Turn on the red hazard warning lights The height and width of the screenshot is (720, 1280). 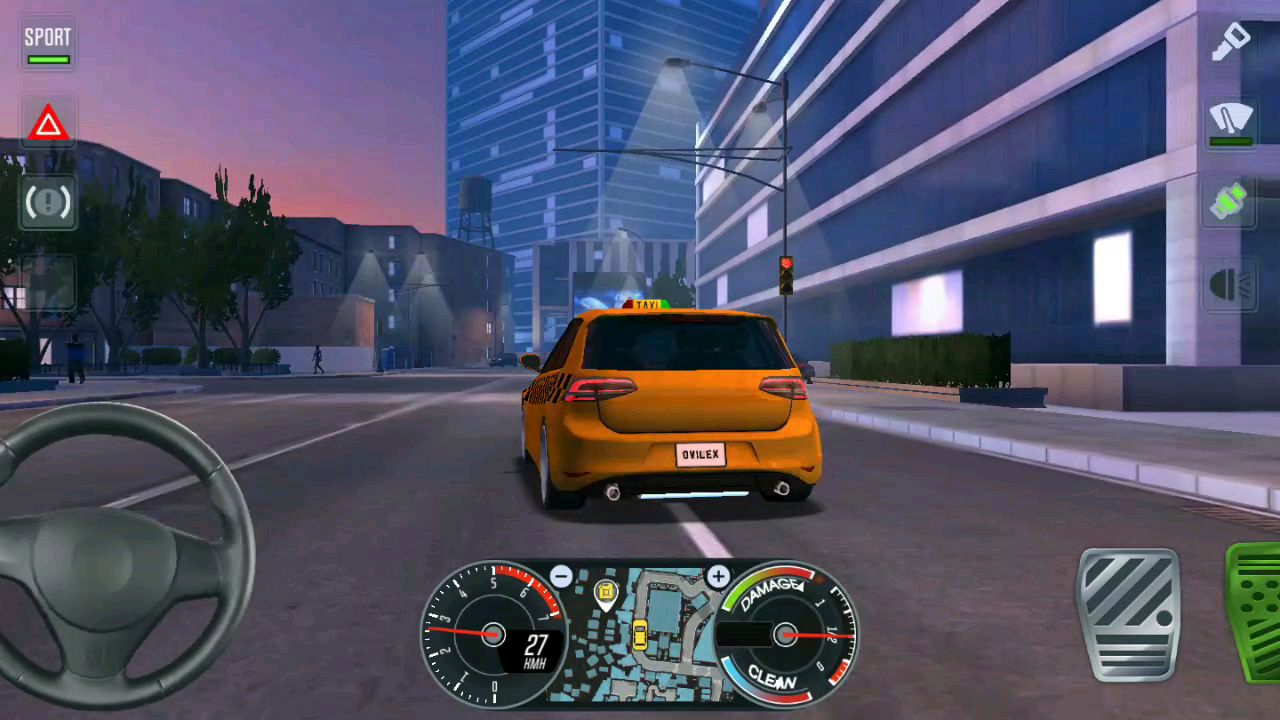point(48,125)
